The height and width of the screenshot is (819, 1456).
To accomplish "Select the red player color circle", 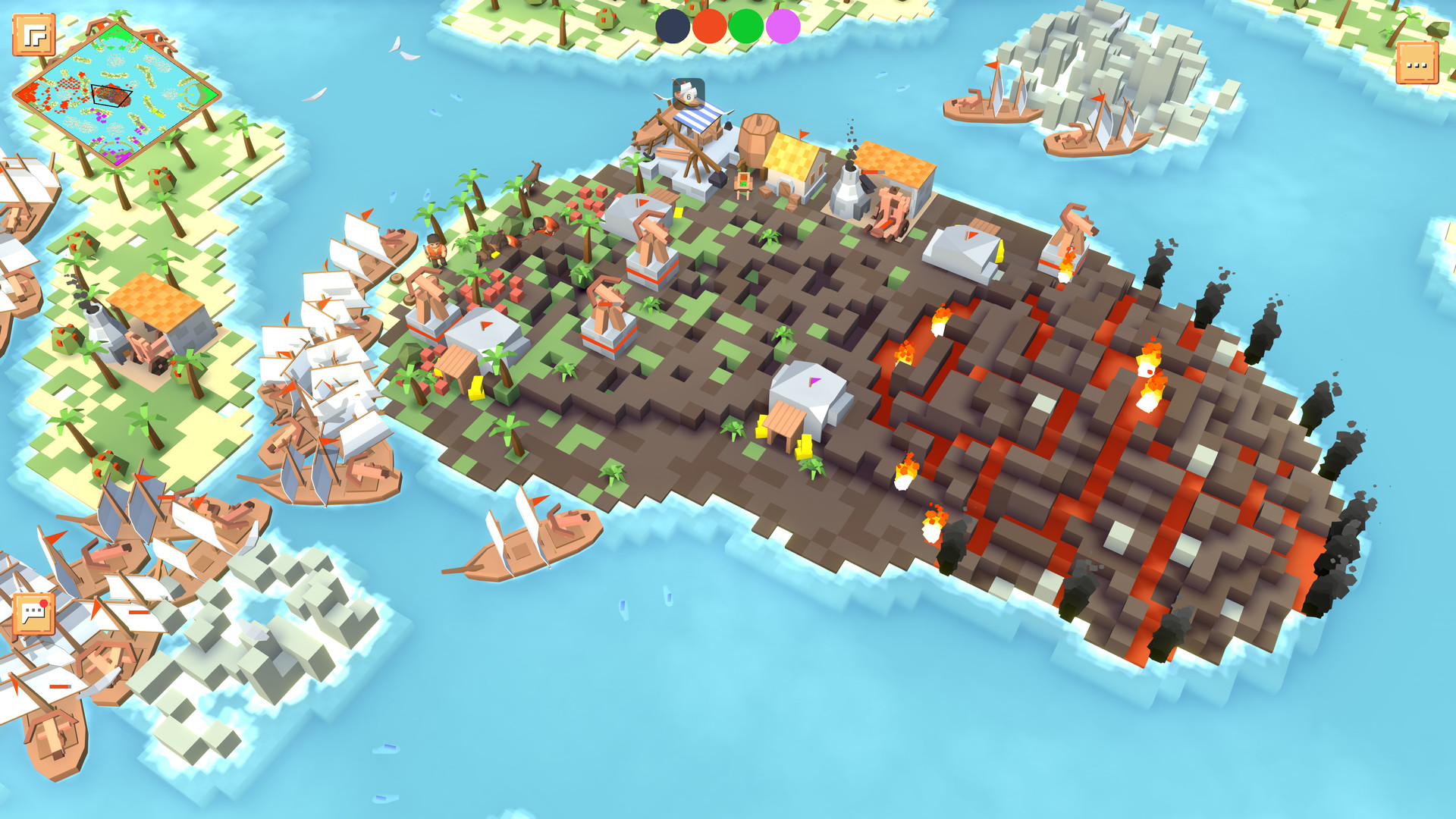I will (x=708, y=25).
